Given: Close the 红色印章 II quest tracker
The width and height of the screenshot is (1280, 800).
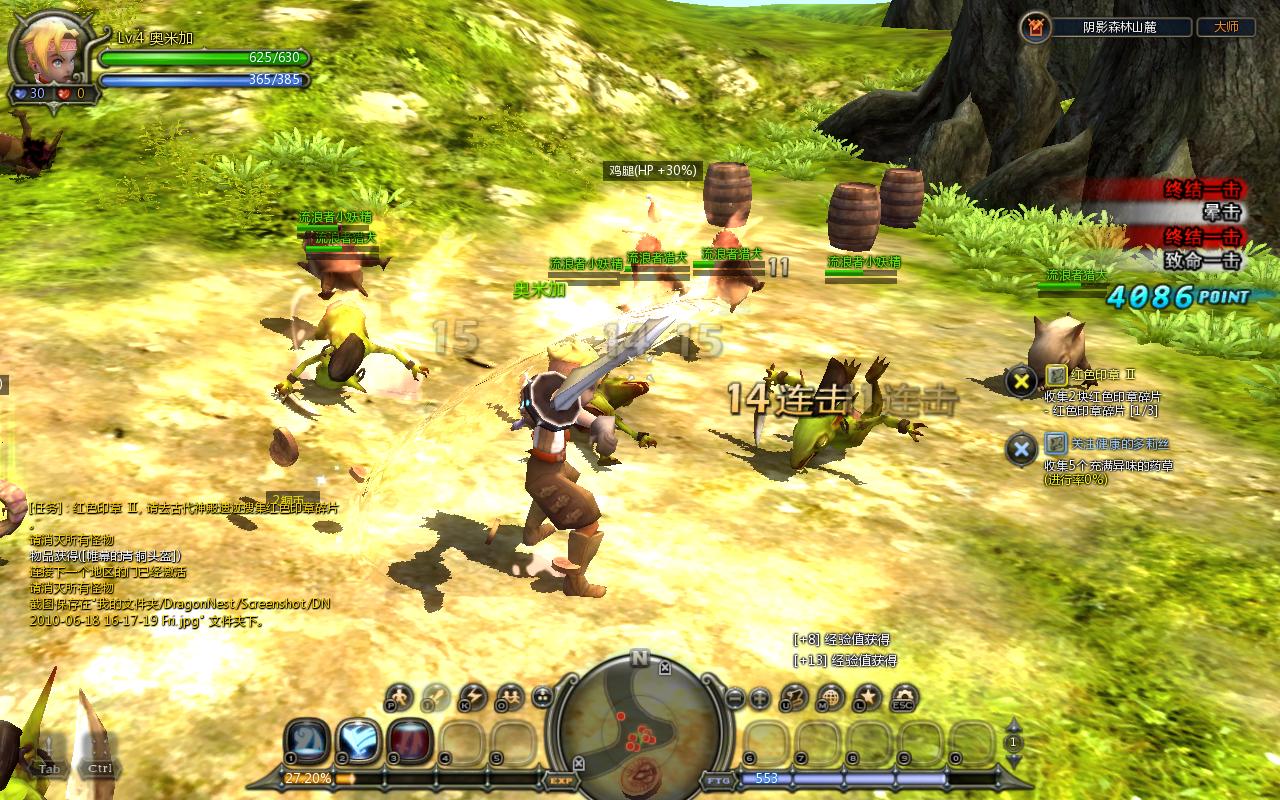Looking at the screenshot, I should pos(1021,381).
